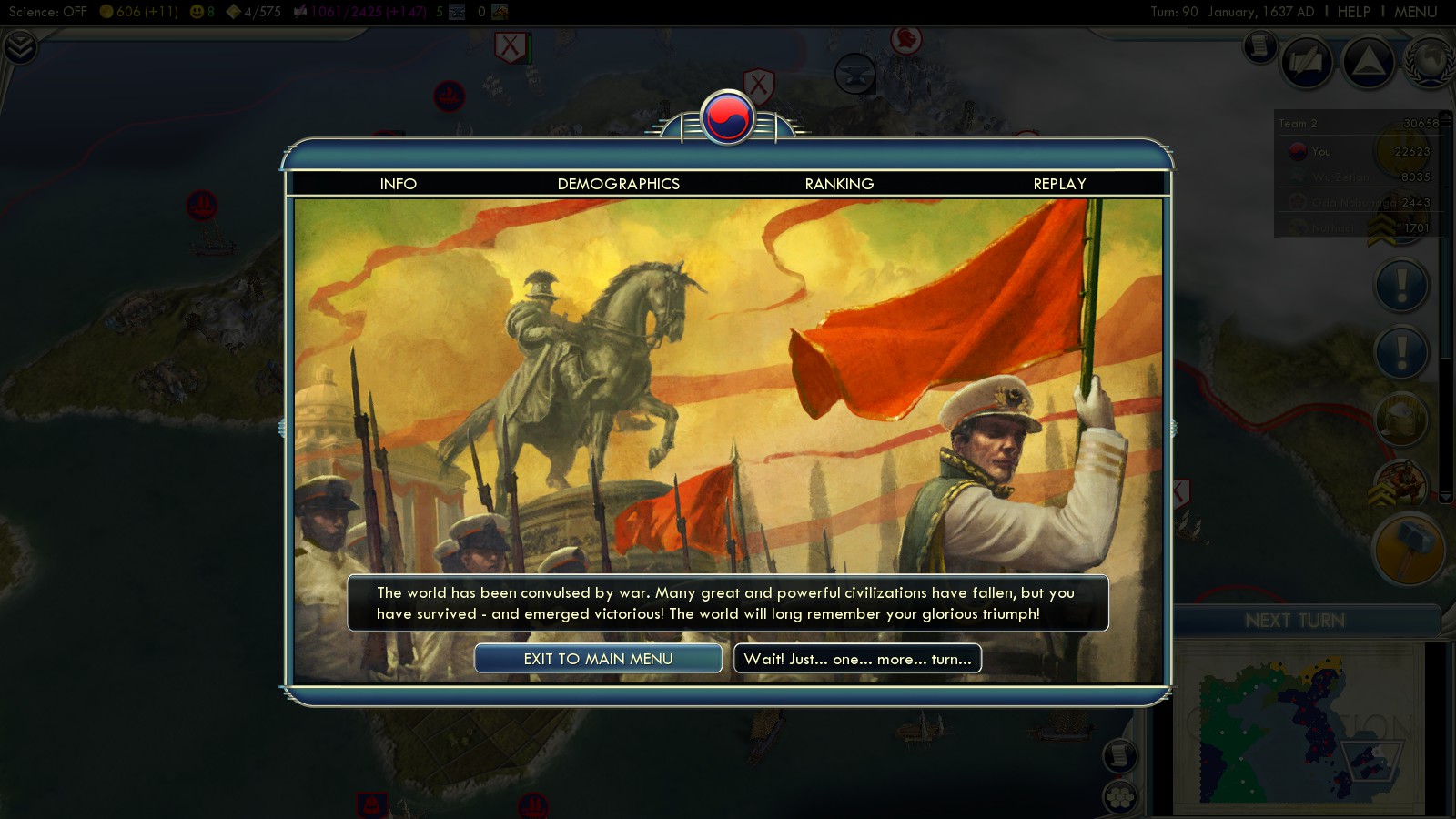Open the dropdown arrow at top left
The width and height of the screenshot is (1456, 819).
[x=19, y=47]
